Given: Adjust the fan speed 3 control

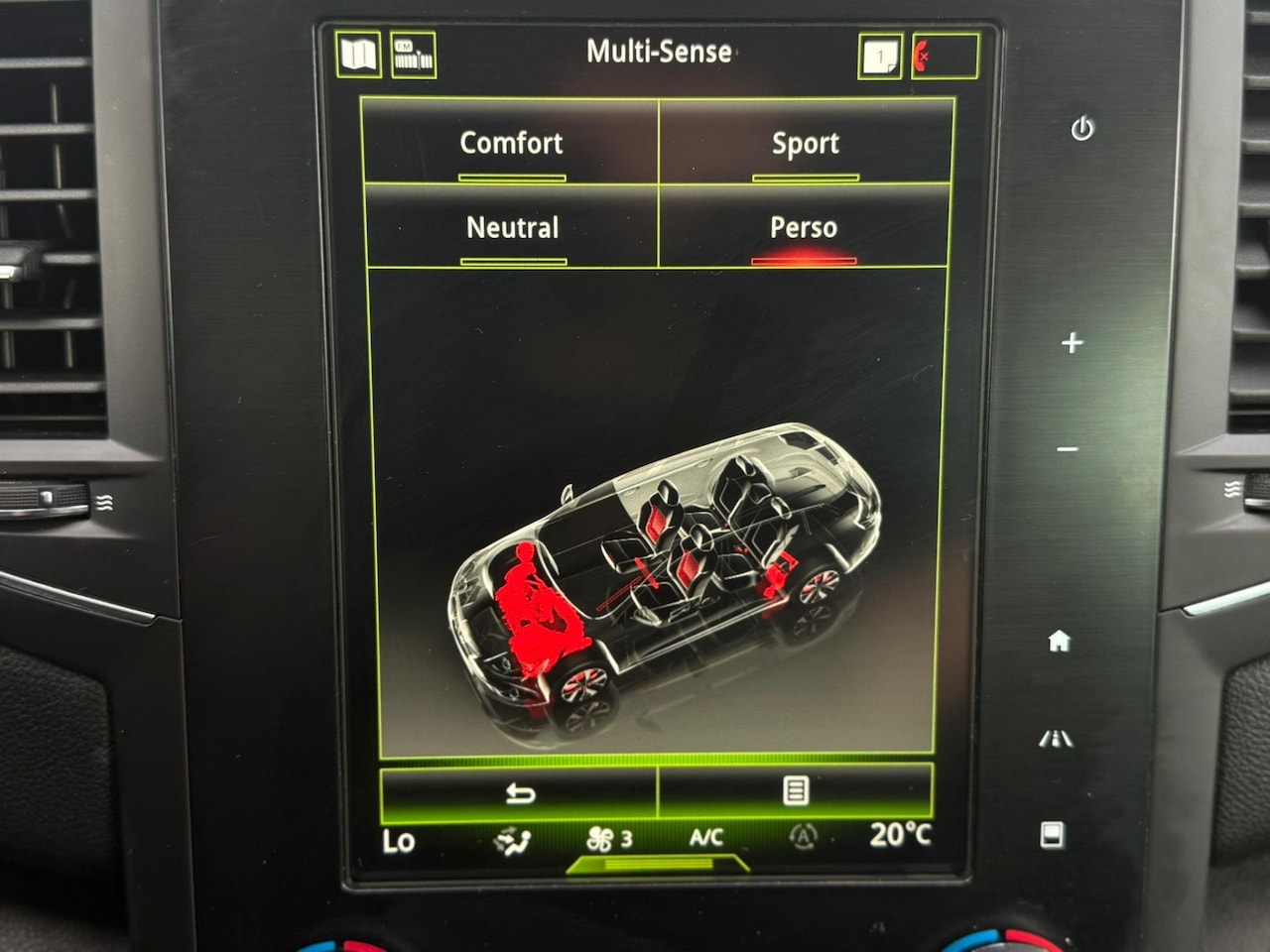Looking at the screenshot, I should (x=609, y=839).
